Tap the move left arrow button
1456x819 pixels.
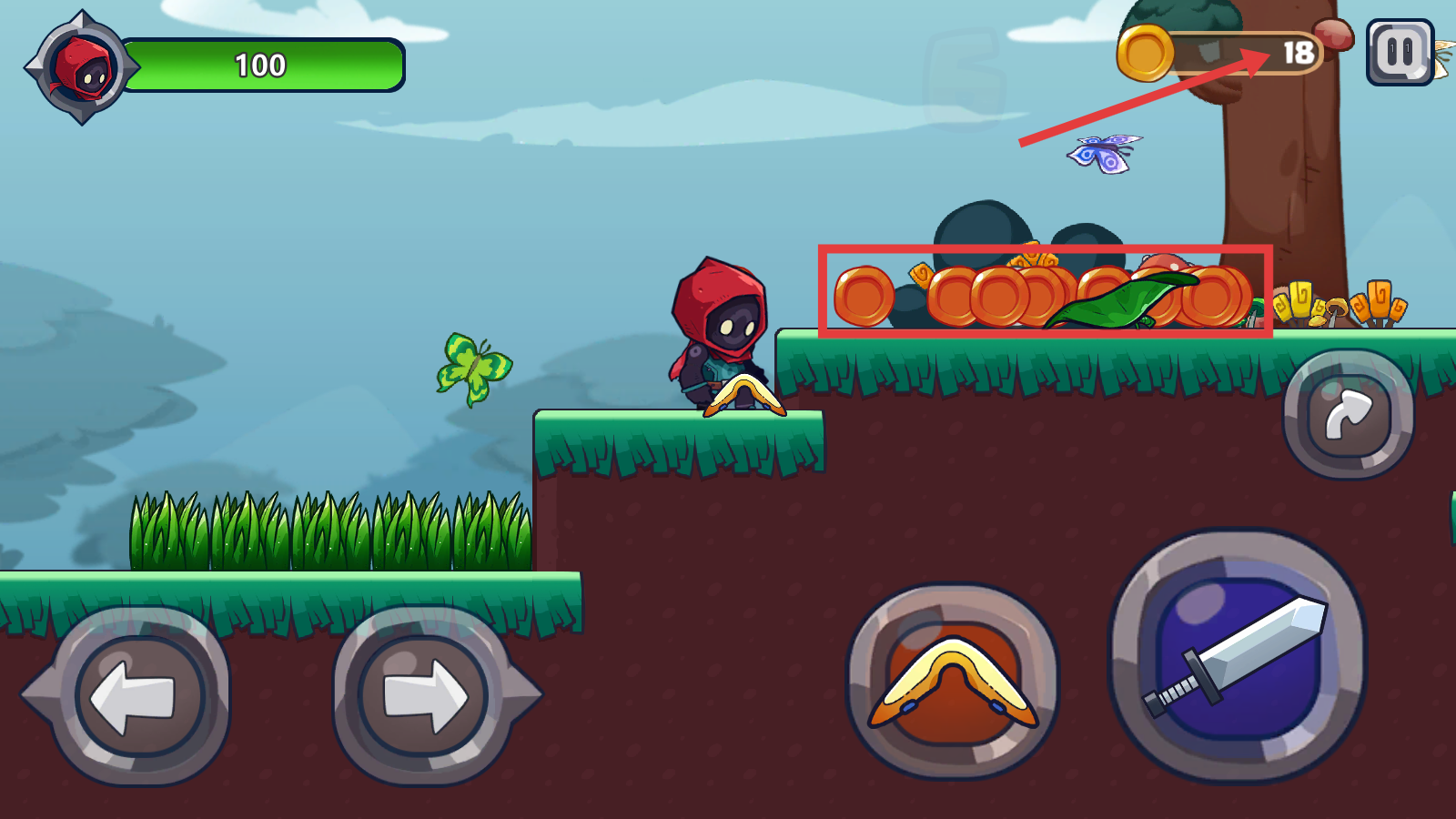coord(137,696)
